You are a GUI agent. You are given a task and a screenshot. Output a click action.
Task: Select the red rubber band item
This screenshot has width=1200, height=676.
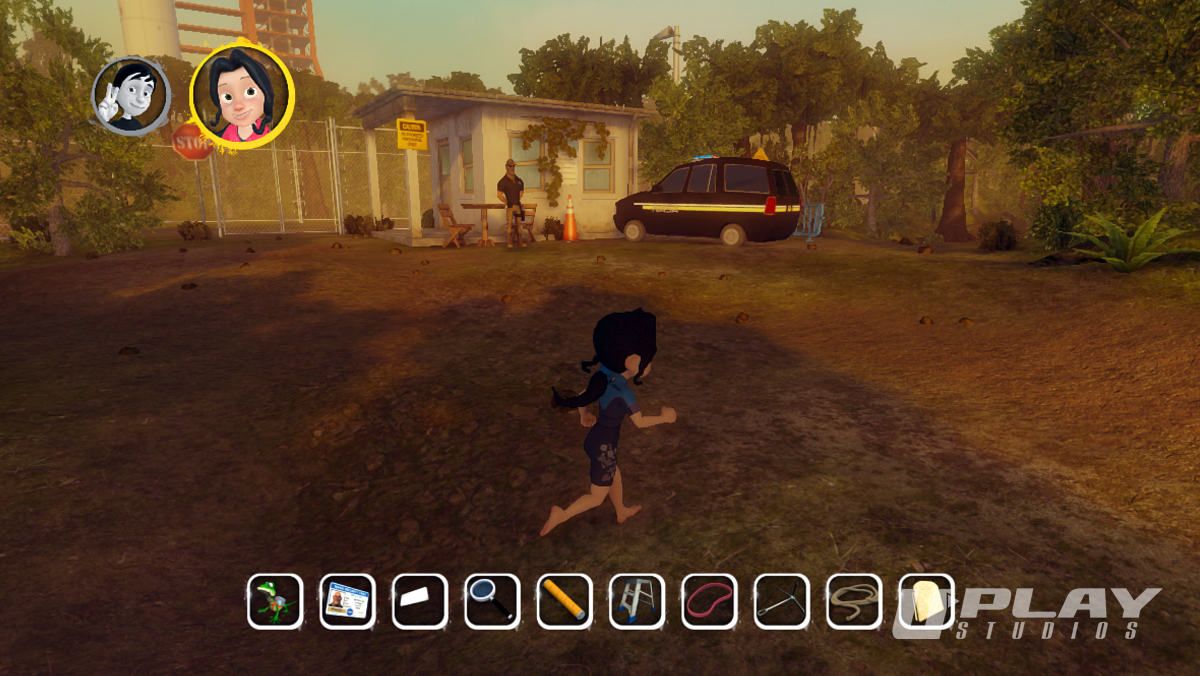pyautogui.click(x=709, y=601)
